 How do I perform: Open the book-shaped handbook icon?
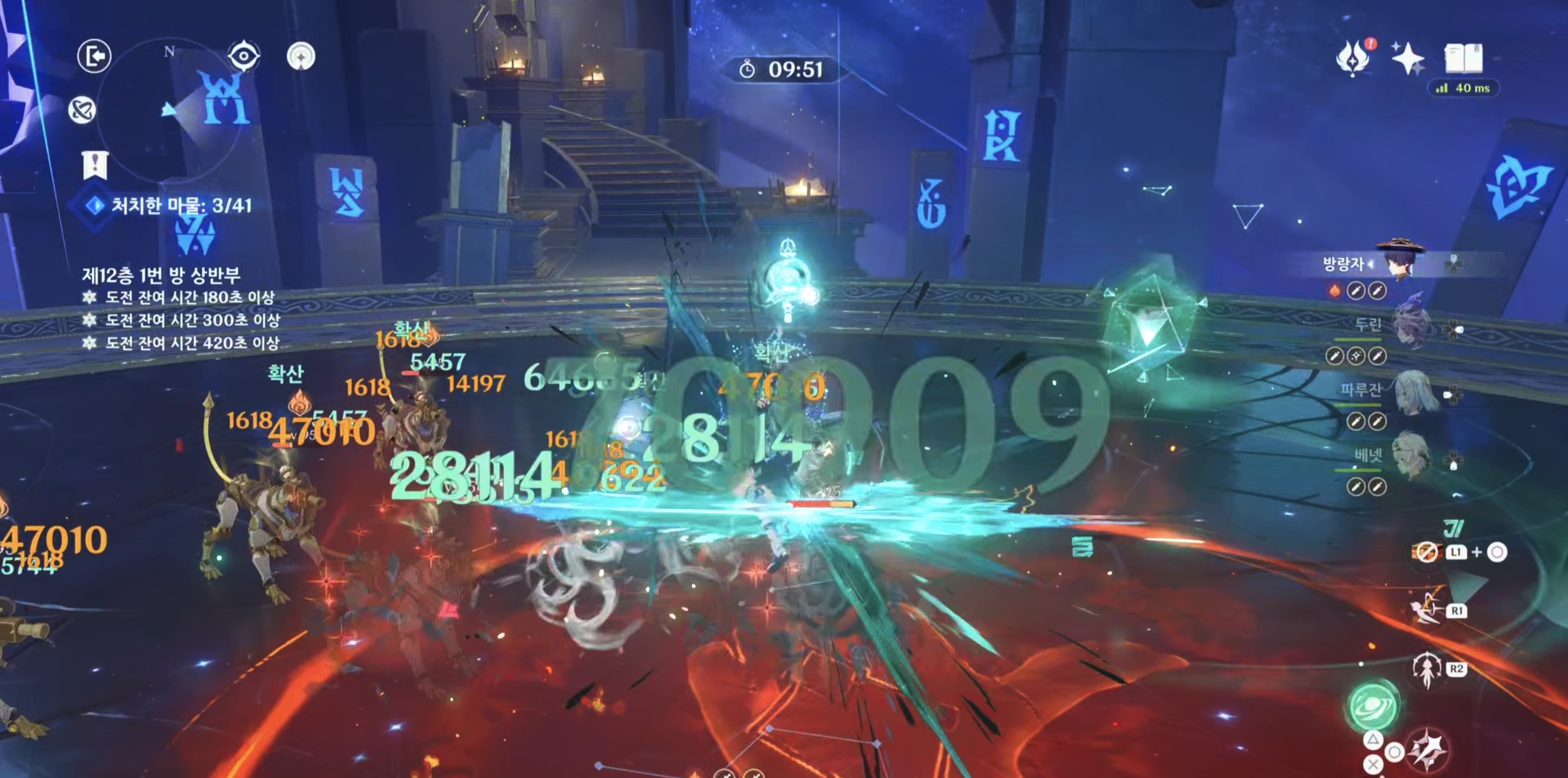[1463, 58]
